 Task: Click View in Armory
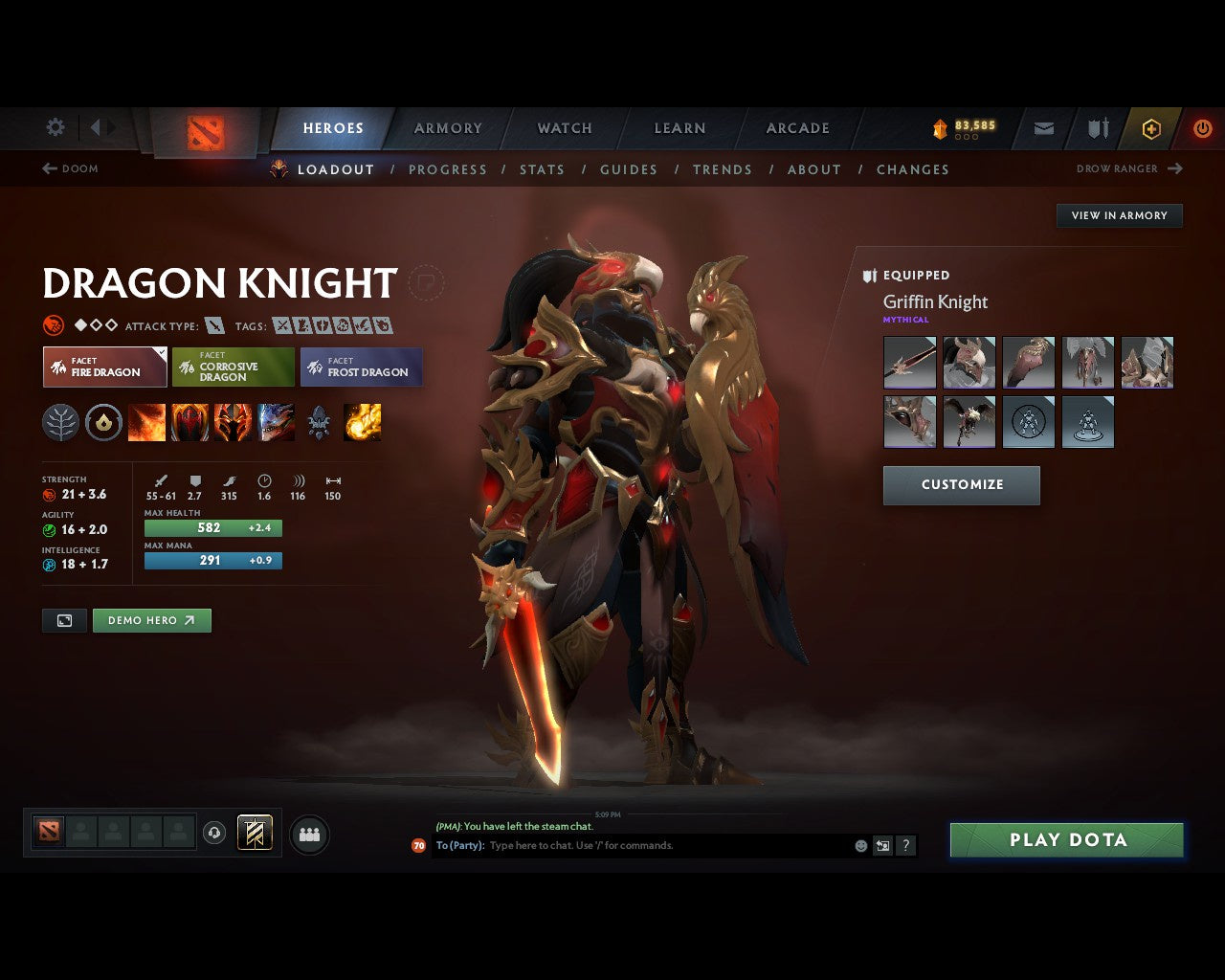tap(1119, 215)
